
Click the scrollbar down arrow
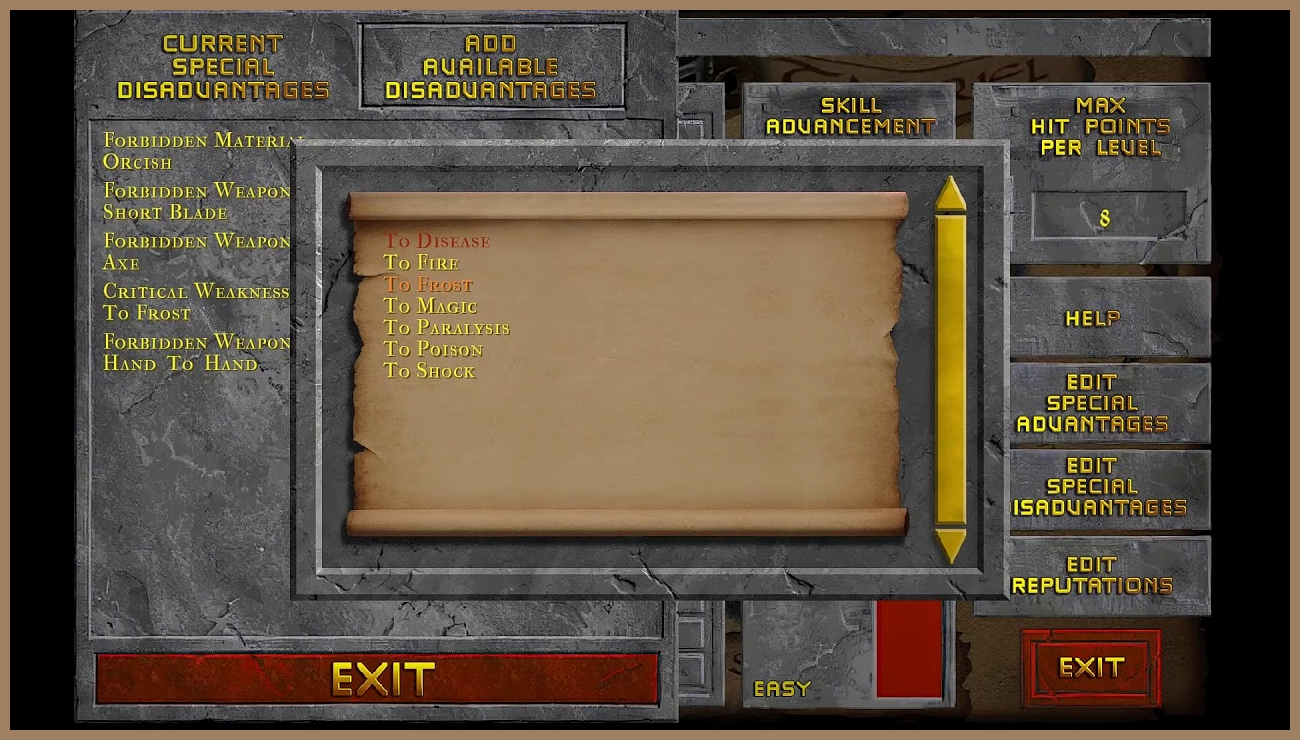tap(950, 548)
